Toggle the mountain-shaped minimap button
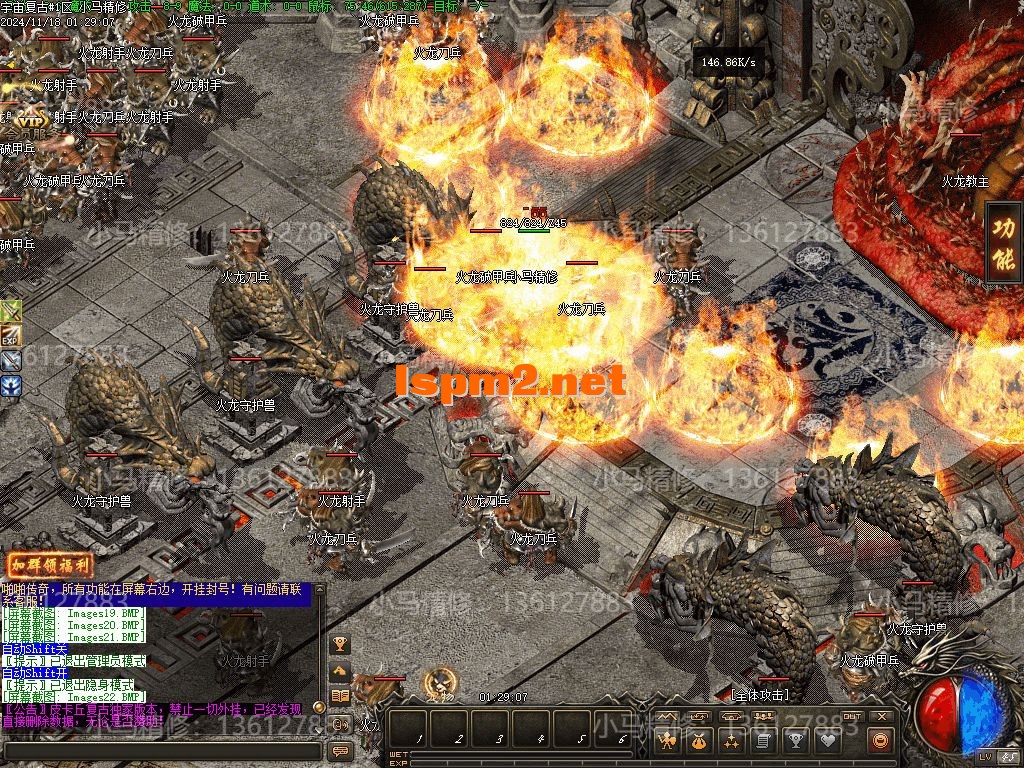Image resolution: width=1024 pixels, height=768 pixels. [x=667, y=717]
